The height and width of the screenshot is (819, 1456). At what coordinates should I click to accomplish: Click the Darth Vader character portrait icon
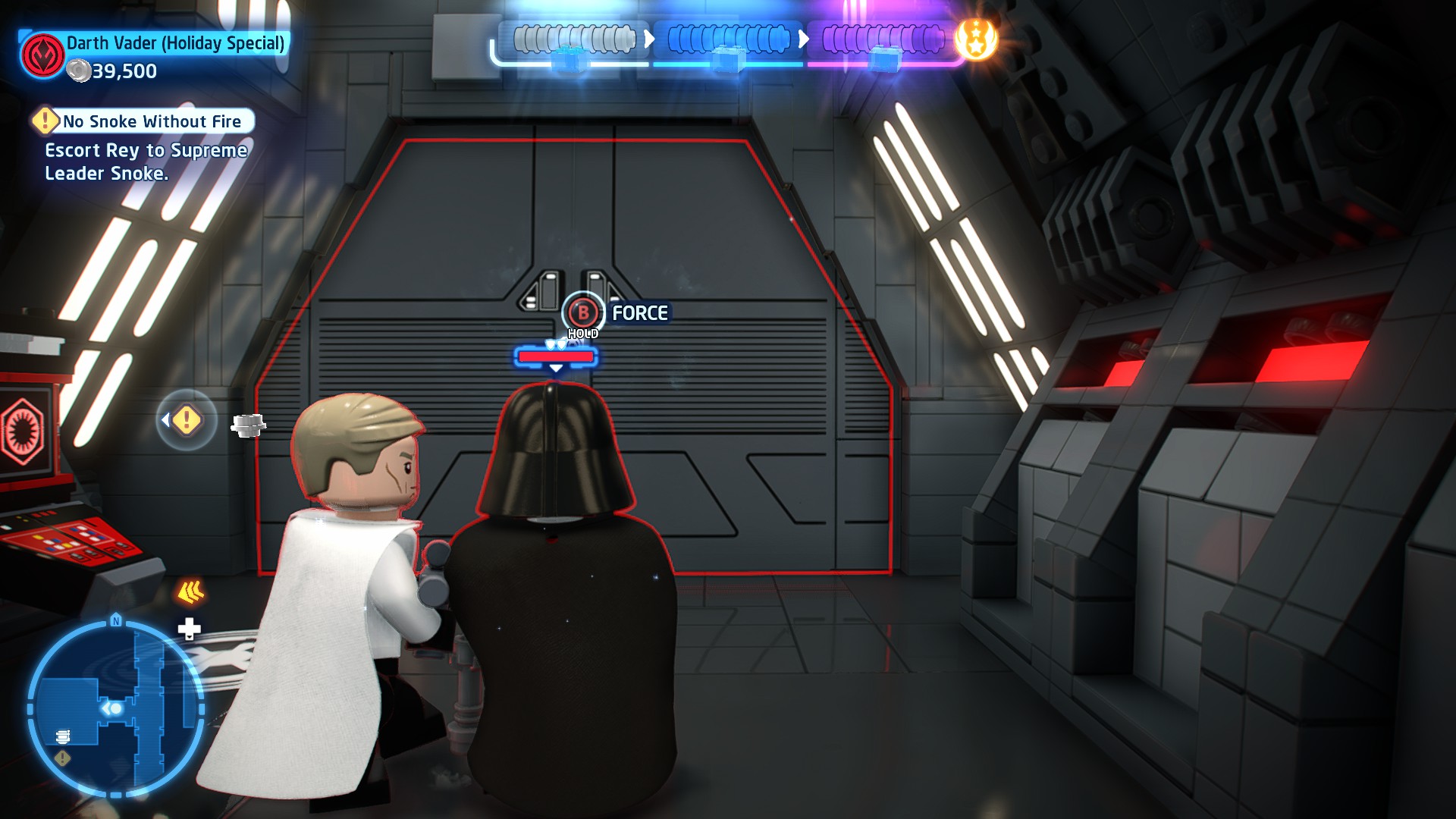click(x=42, y=55)
